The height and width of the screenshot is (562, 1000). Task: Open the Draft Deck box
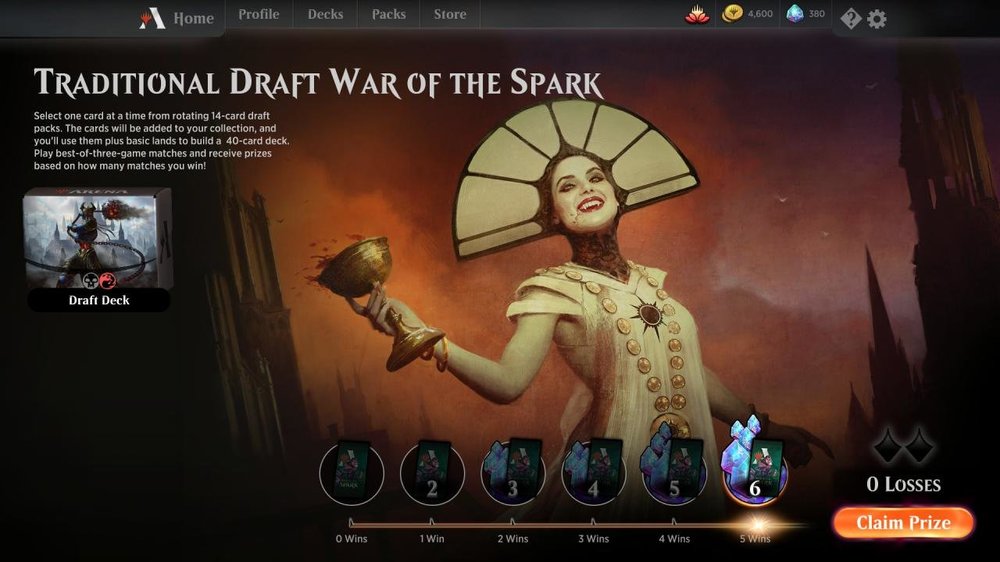click(x=98, y=250)
